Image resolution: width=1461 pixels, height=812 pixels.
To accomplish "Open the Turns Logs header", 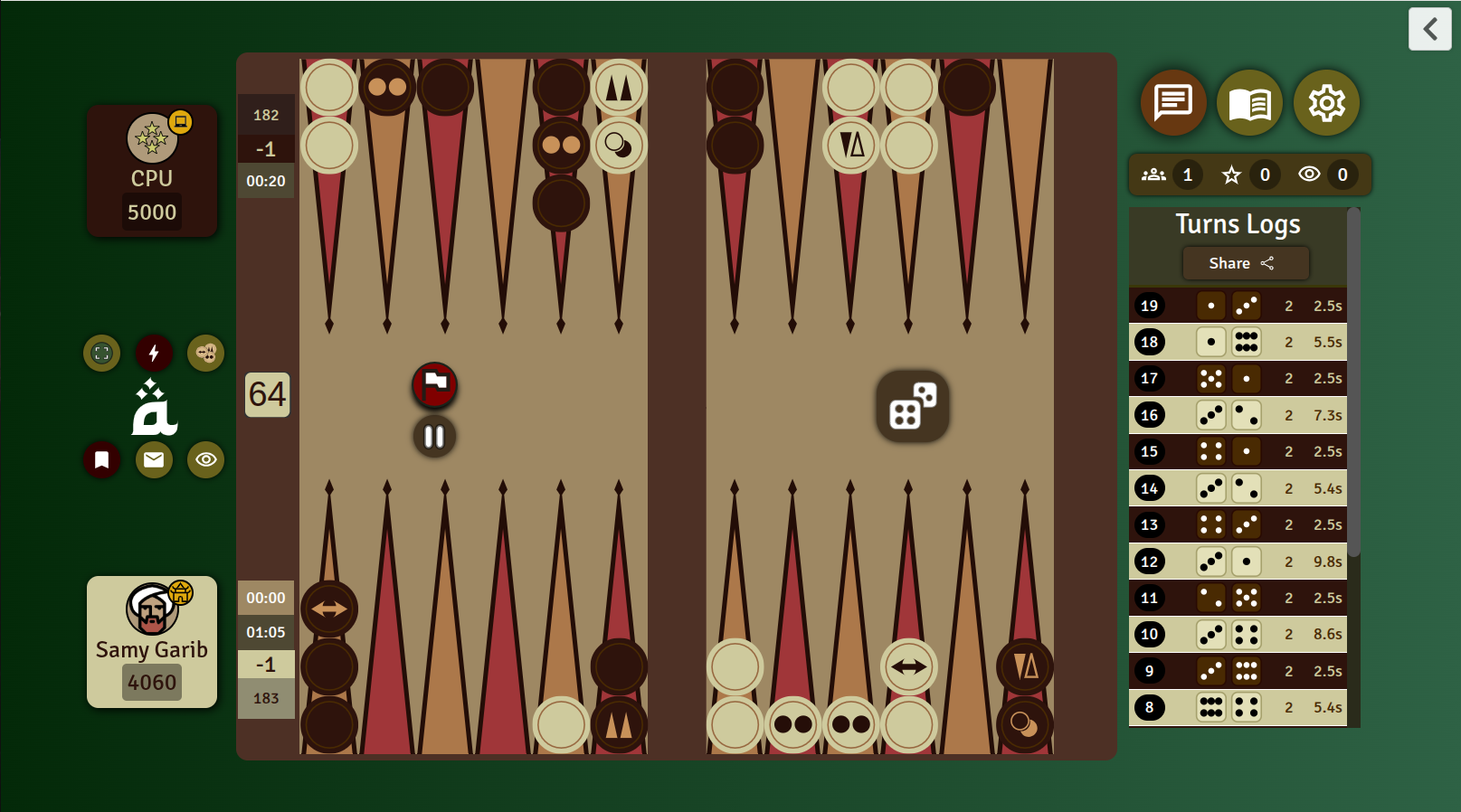I will pyautogui.click(x=1238, y=224).
